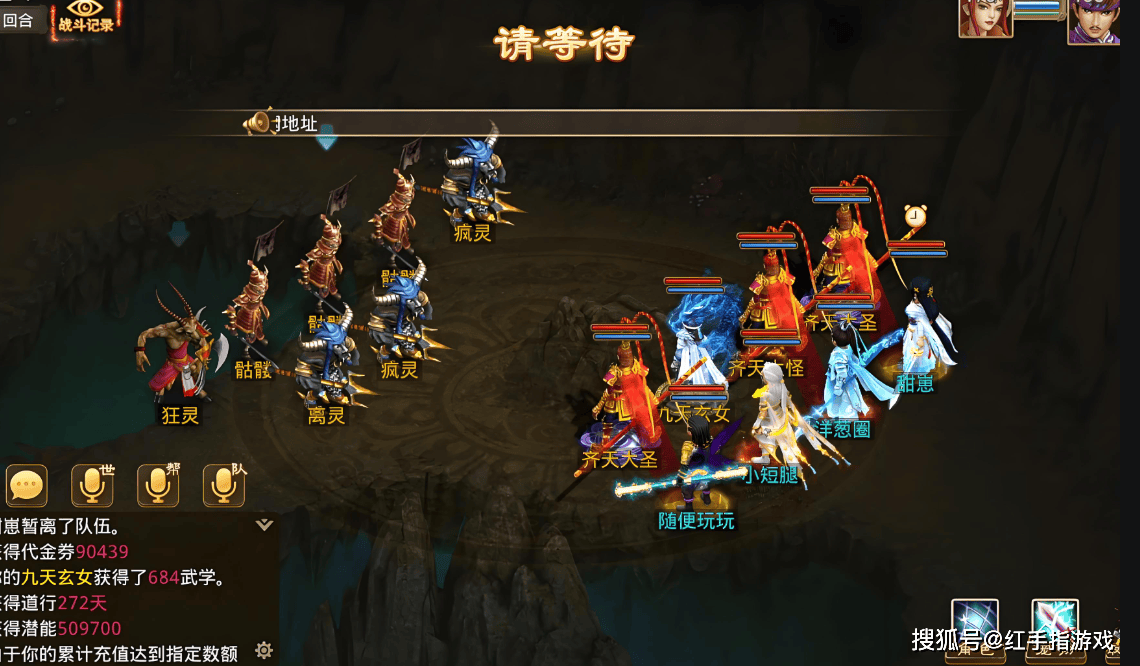Activate the 帮 guild voice microphone
The width and height of the screenshot is (1140, 666).
point(158,486)
